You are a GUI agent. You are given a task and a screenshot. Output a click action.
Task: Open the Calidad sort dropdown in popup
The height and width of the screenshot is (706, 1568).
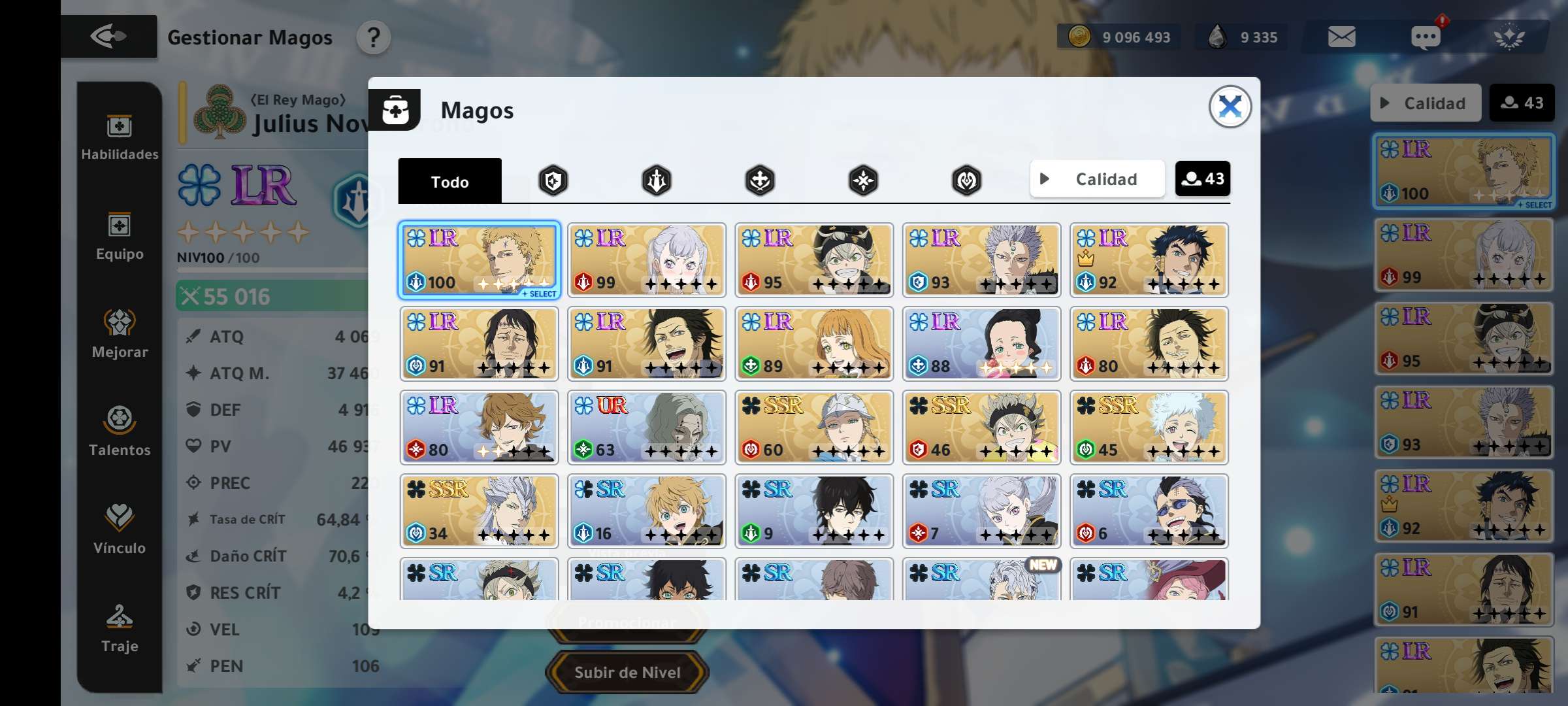[x=1097, y=179]
